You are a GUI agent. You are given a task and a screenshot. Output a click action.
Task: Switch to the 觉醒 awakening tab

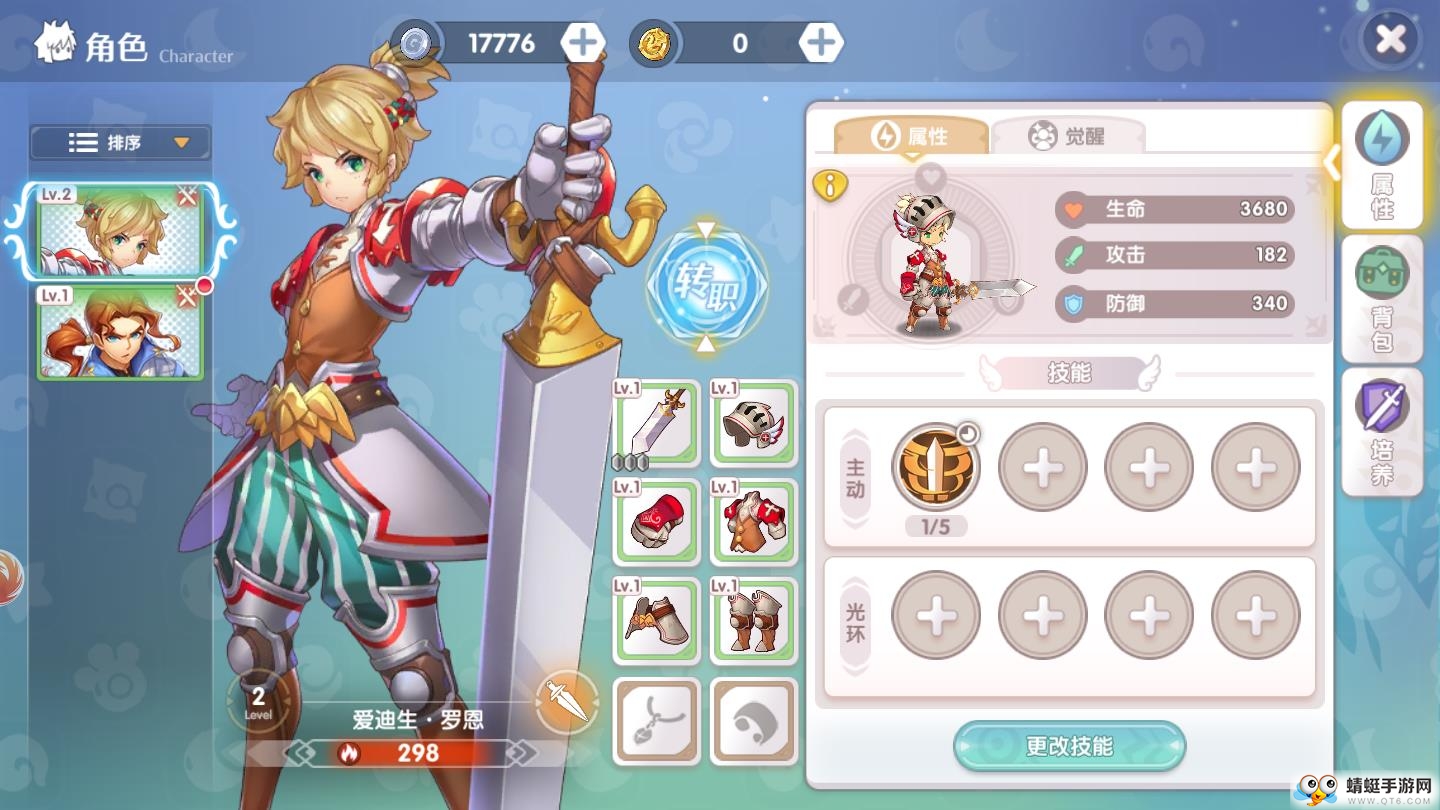[1068, 136]
